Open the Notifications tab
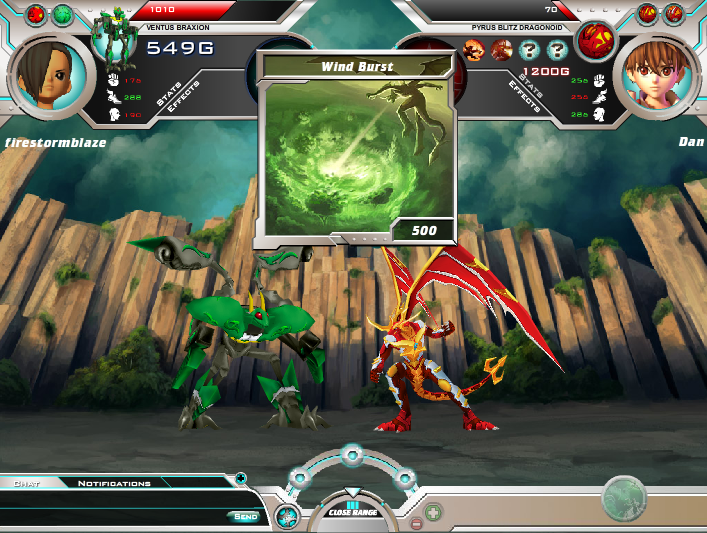The height and width of the screenshot is (533, 707). (x=114, y=483)
